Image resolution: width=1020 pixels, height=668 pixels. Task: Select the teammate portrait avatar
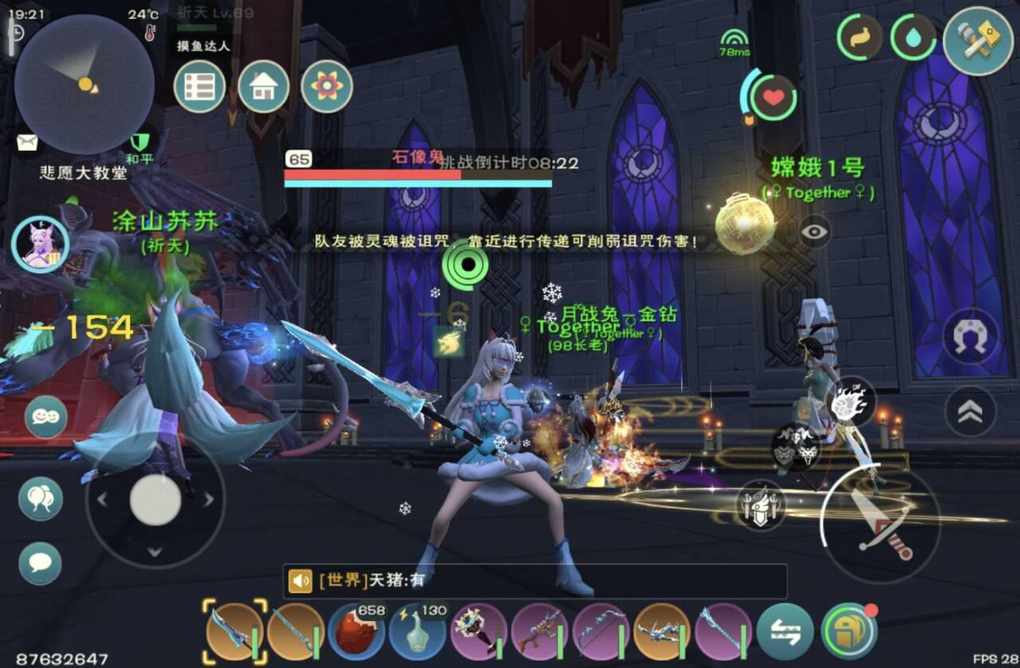(x=40, y=244)
